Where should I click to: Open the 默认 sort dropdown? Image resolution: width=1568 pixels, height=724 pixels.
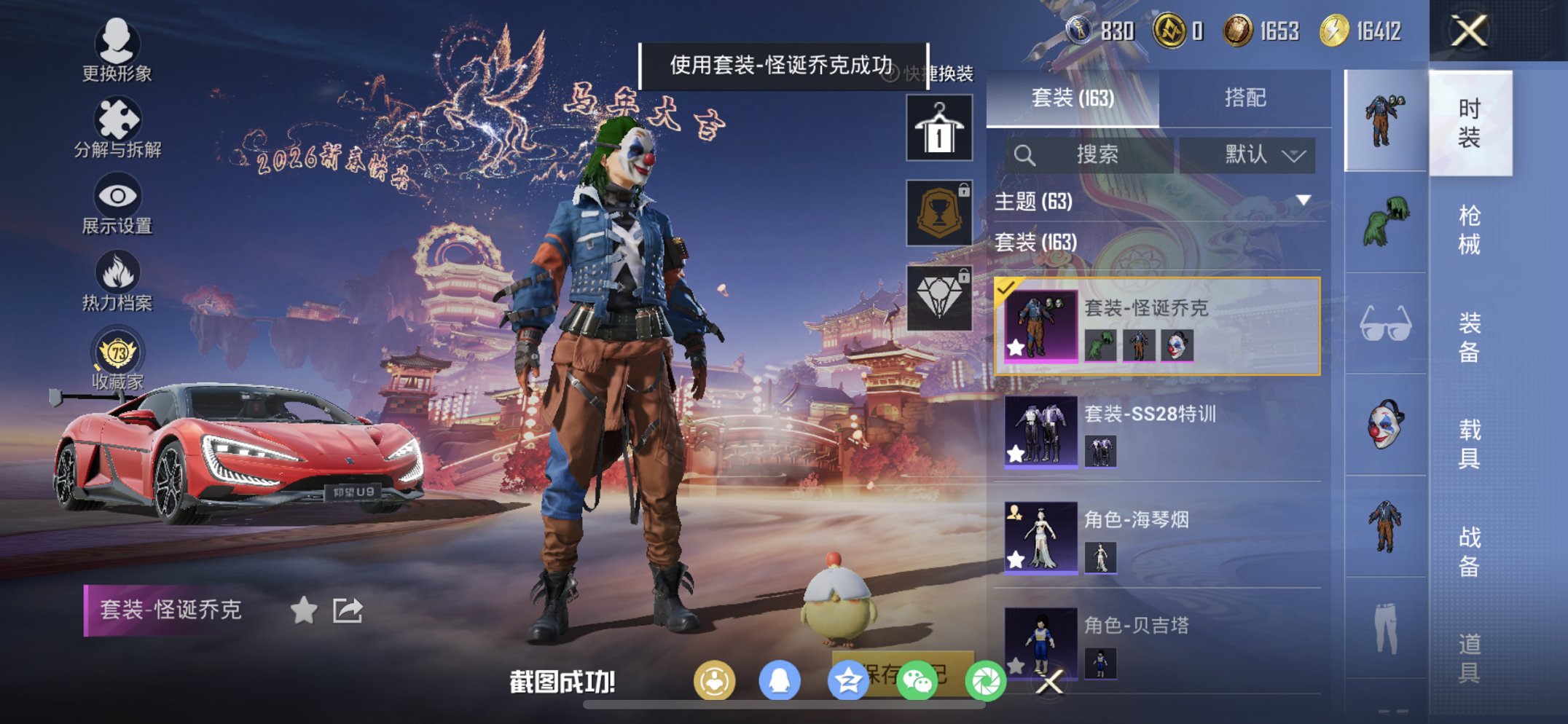tap(1248, 154)
